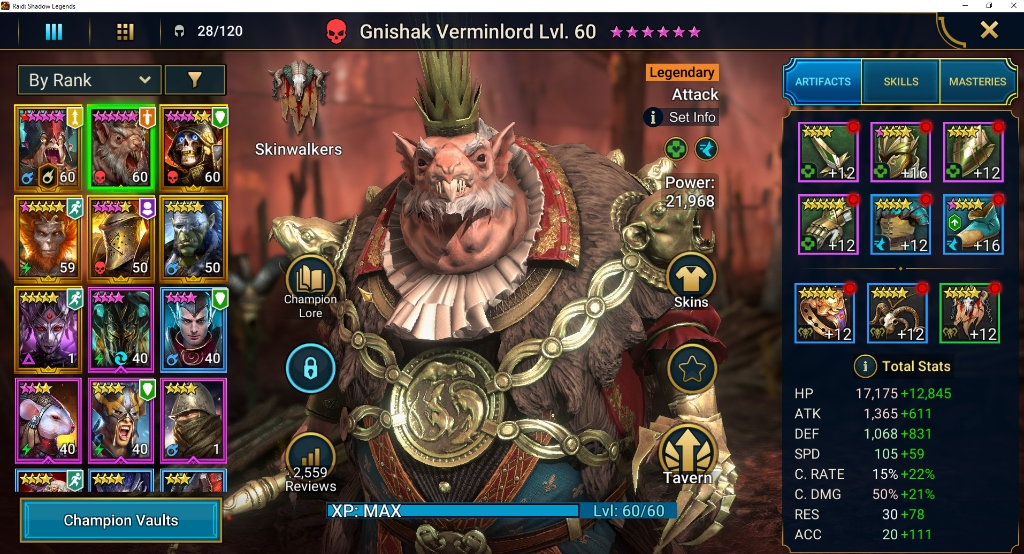Open the champion filter funnel
1024x554 pixels.
coord(194,80)
